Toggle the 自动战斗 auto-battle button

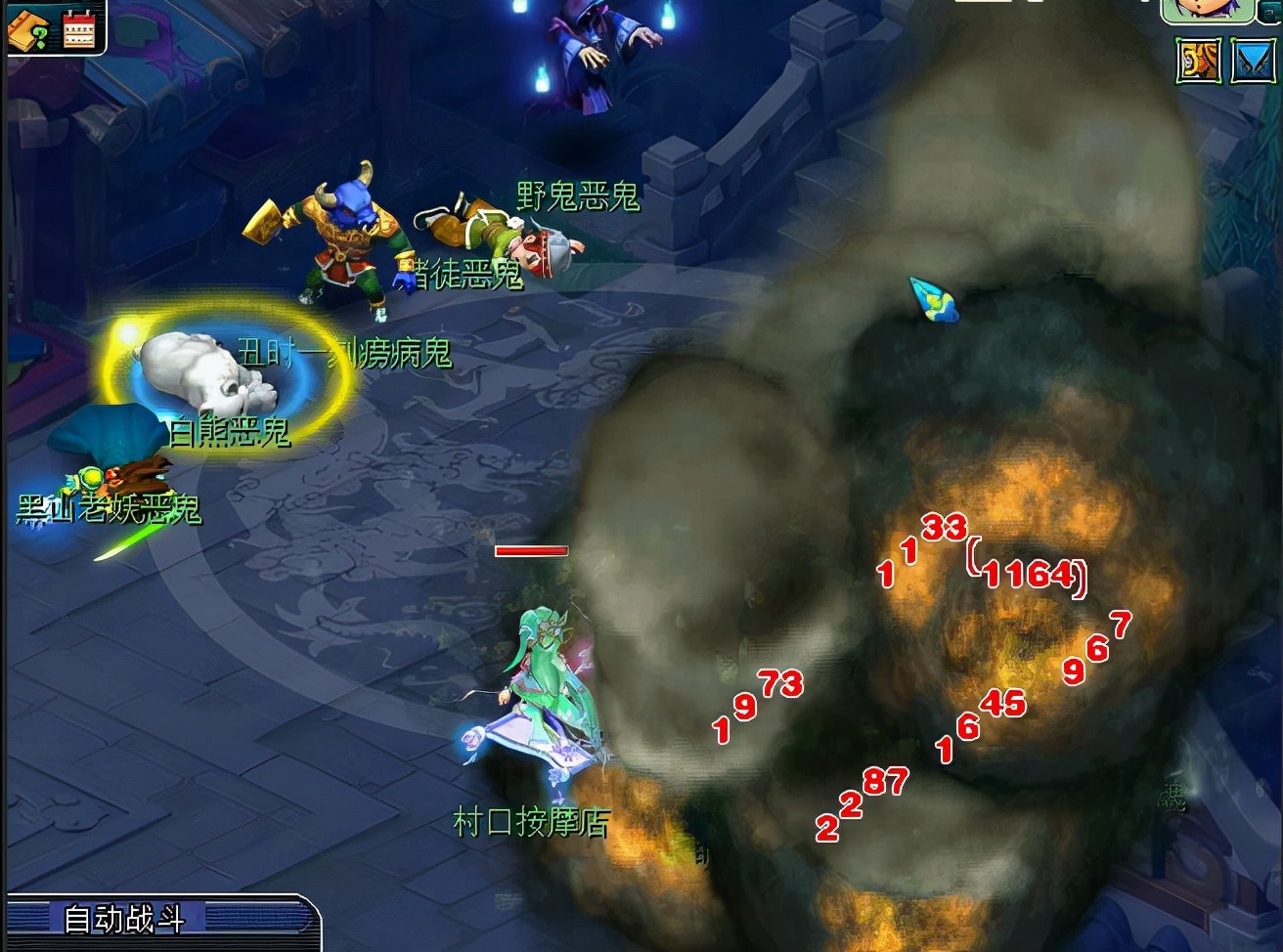tap(124, 920)
